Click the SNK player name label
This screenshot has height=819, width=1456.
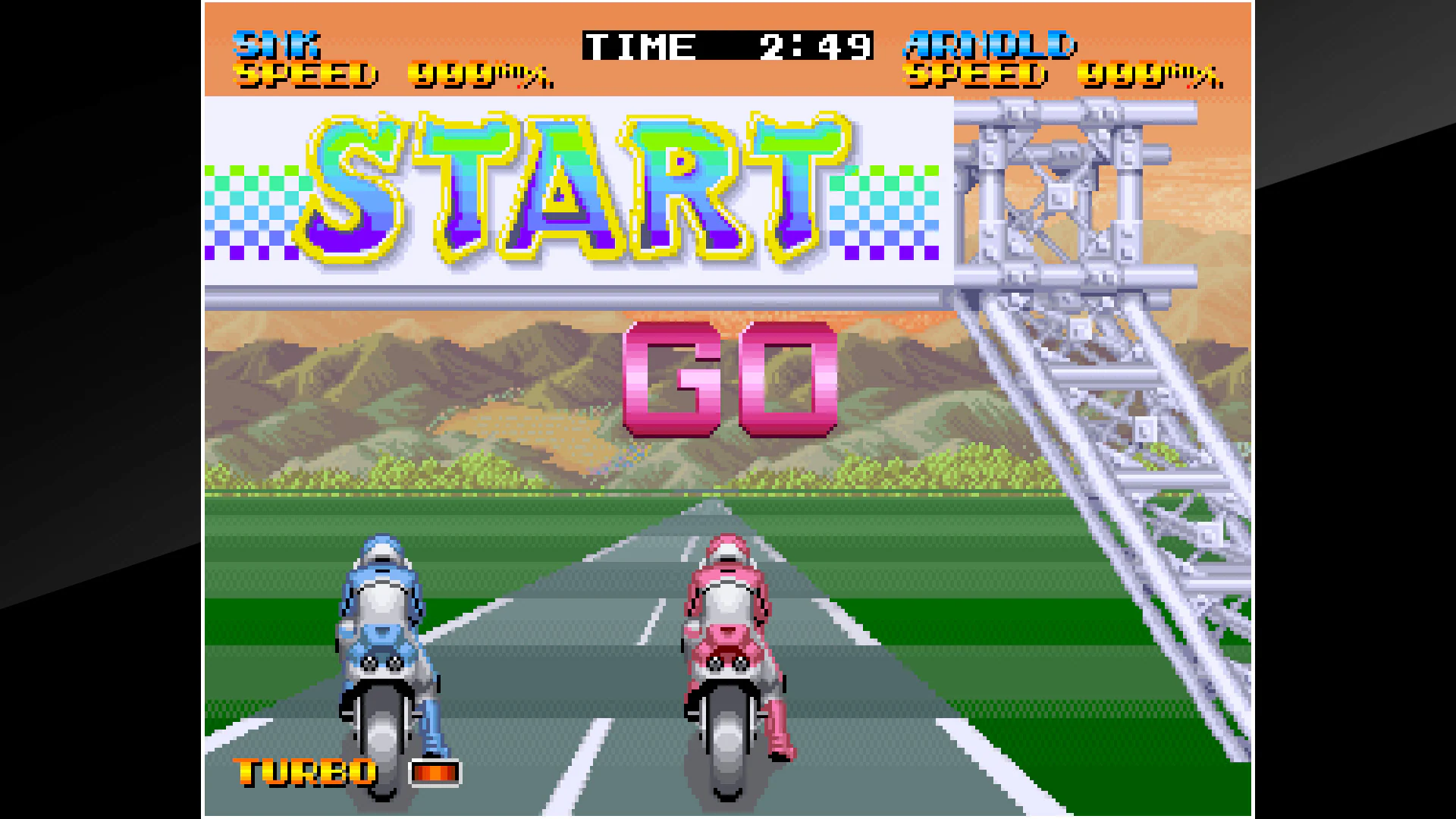(277, 44)
